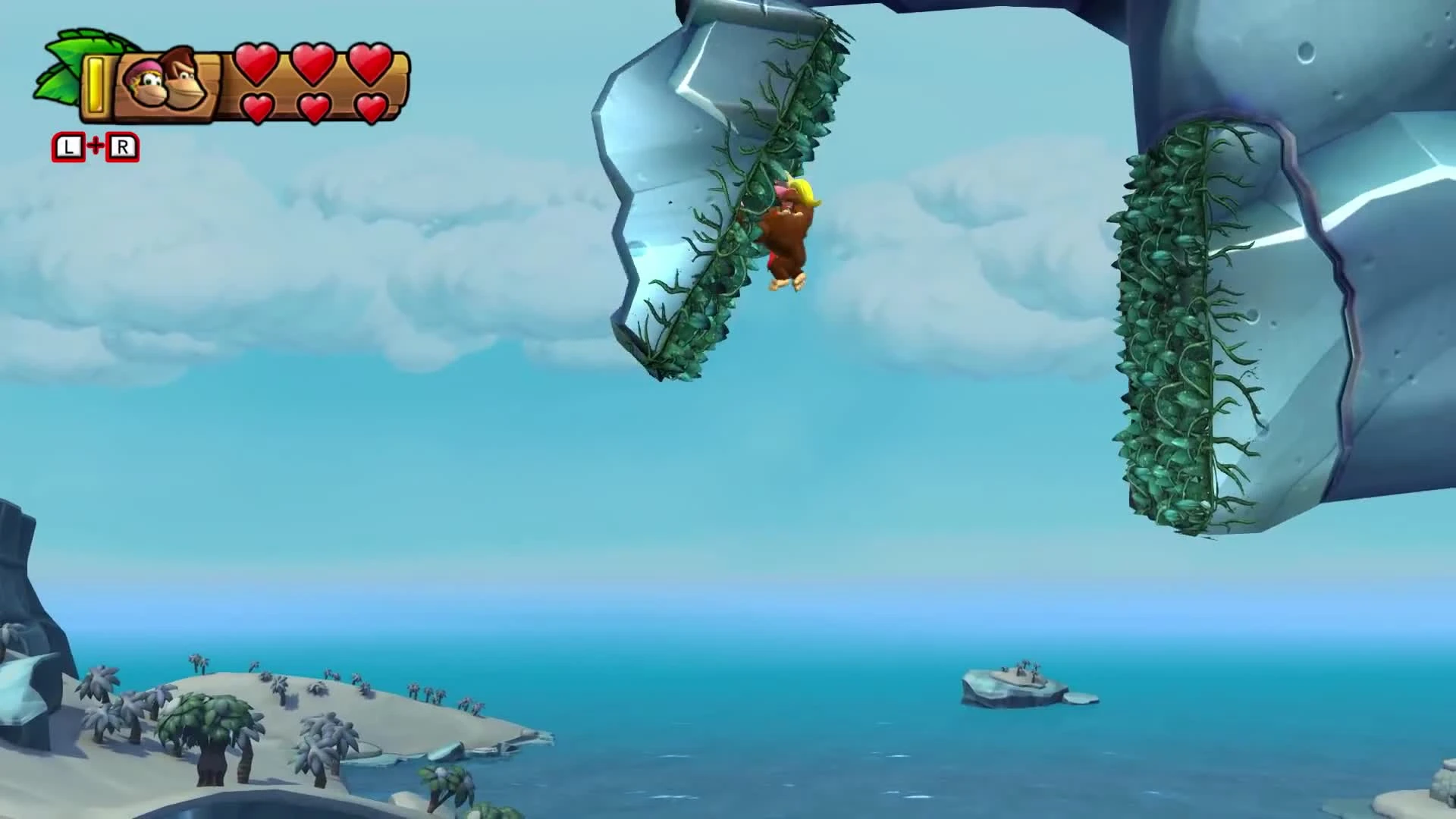This screenshot has height=819, width=1456.
Task: Click the L button prompt icon
Action: tap(67, 147)
